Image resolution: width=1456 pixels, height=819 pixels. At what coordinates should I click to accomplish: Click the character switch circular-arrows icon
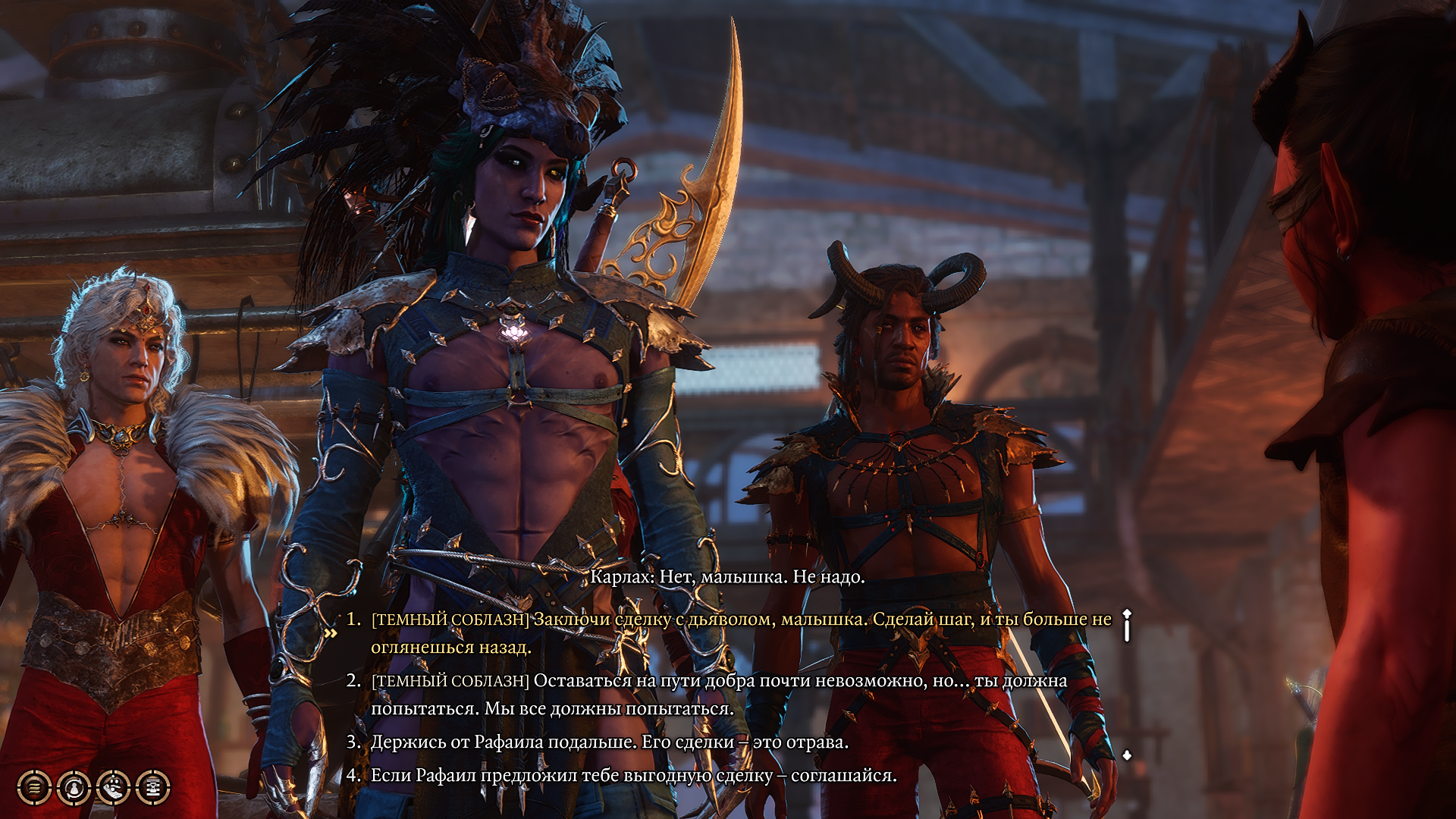tap(74, 787)
